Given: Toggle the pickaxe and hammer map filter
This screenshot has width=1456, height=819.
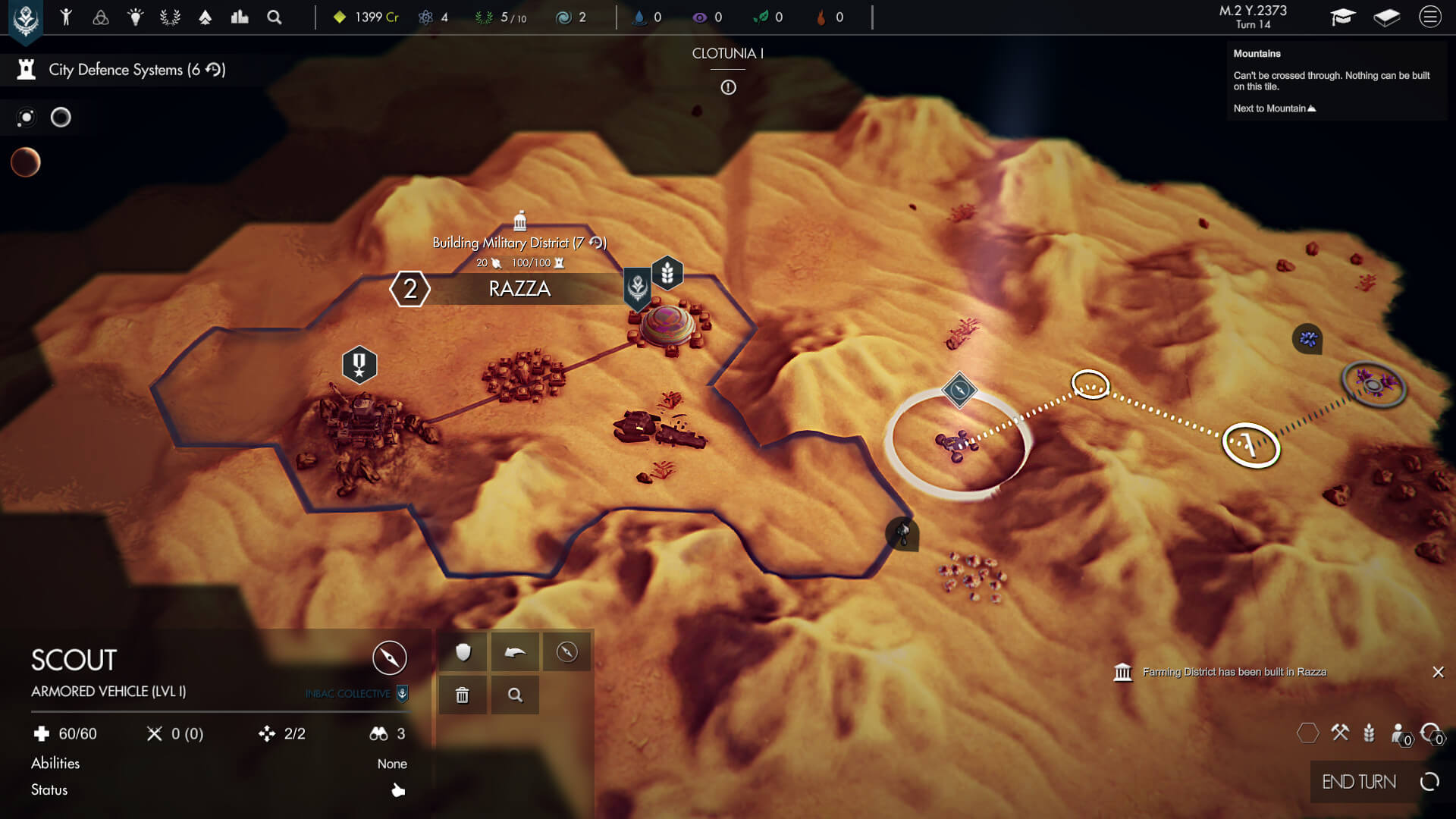Looking at the screenshot, I should [x=1340, y=733].
